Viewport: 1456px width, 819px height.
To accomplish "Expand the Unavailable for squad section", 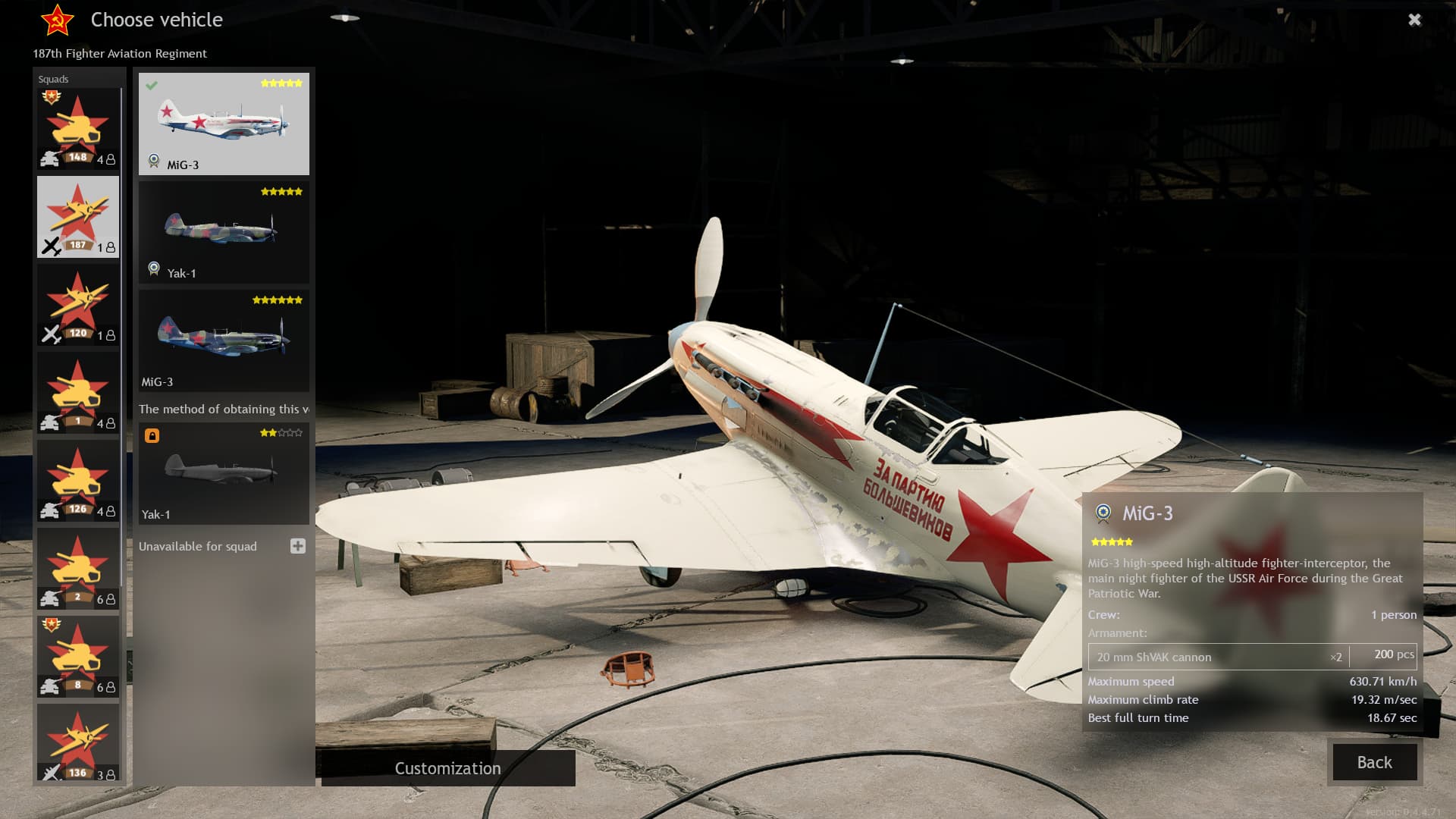I will point(297,546).
